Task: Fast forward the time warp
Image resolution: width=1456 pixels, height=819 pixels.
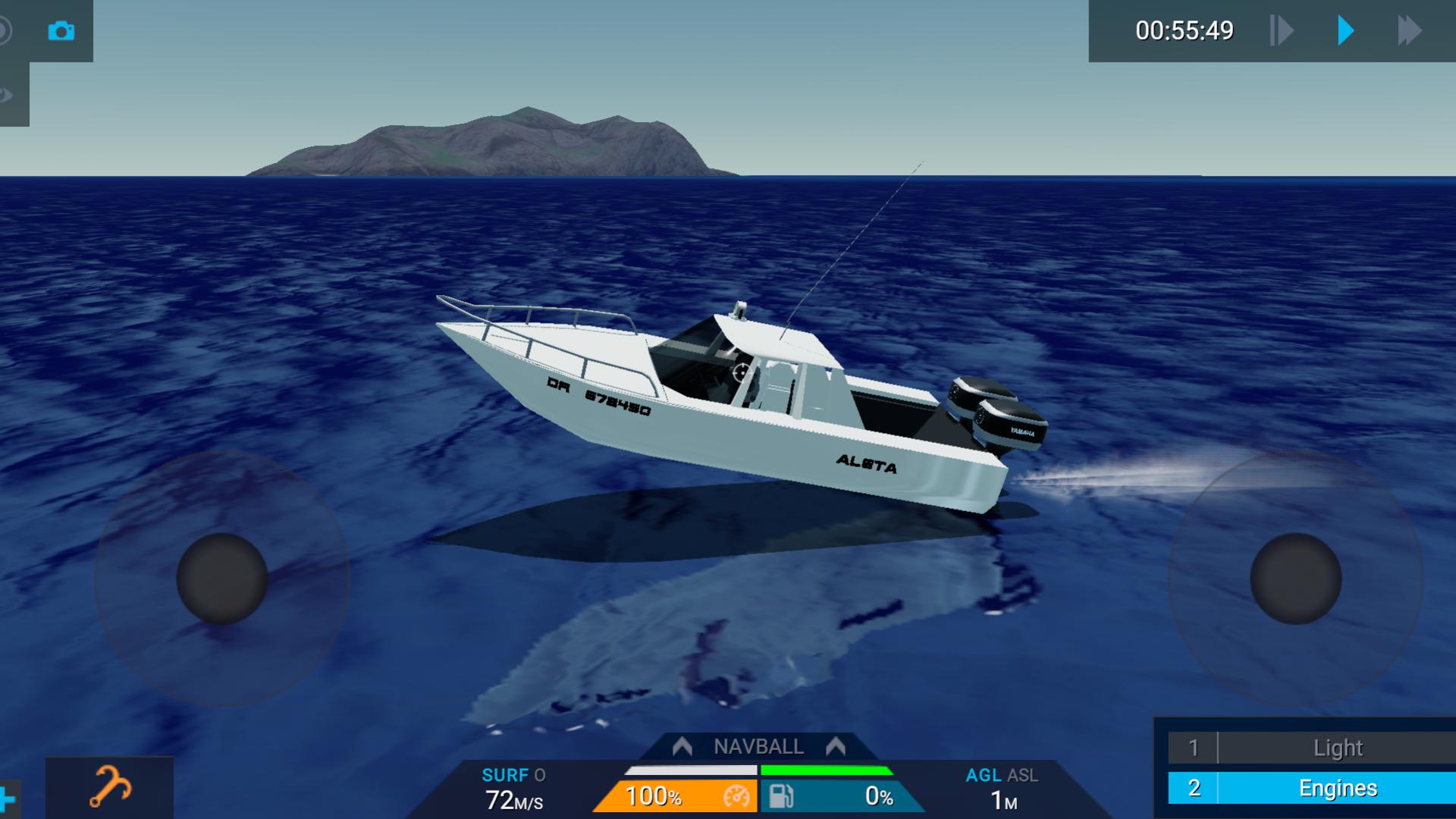Action: pos(1409,31)
